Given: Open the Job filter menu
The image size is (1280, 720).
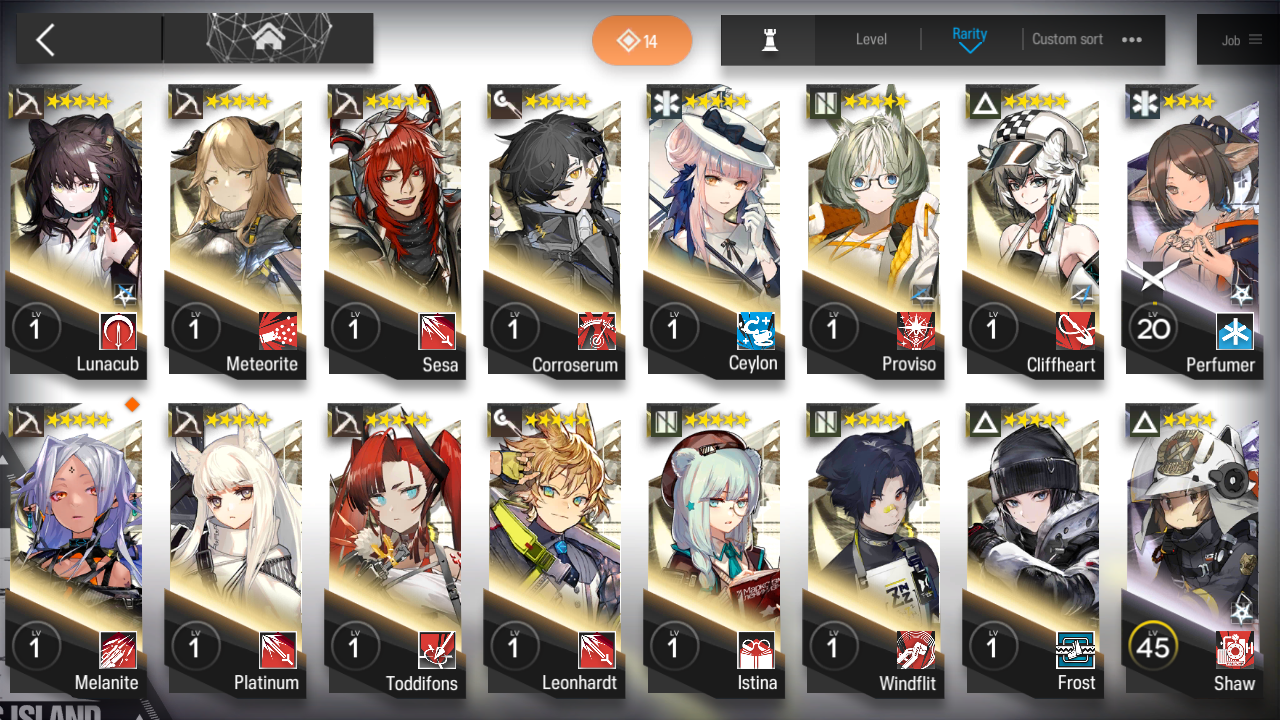Looking at the screenshot, I should 1240,40.
